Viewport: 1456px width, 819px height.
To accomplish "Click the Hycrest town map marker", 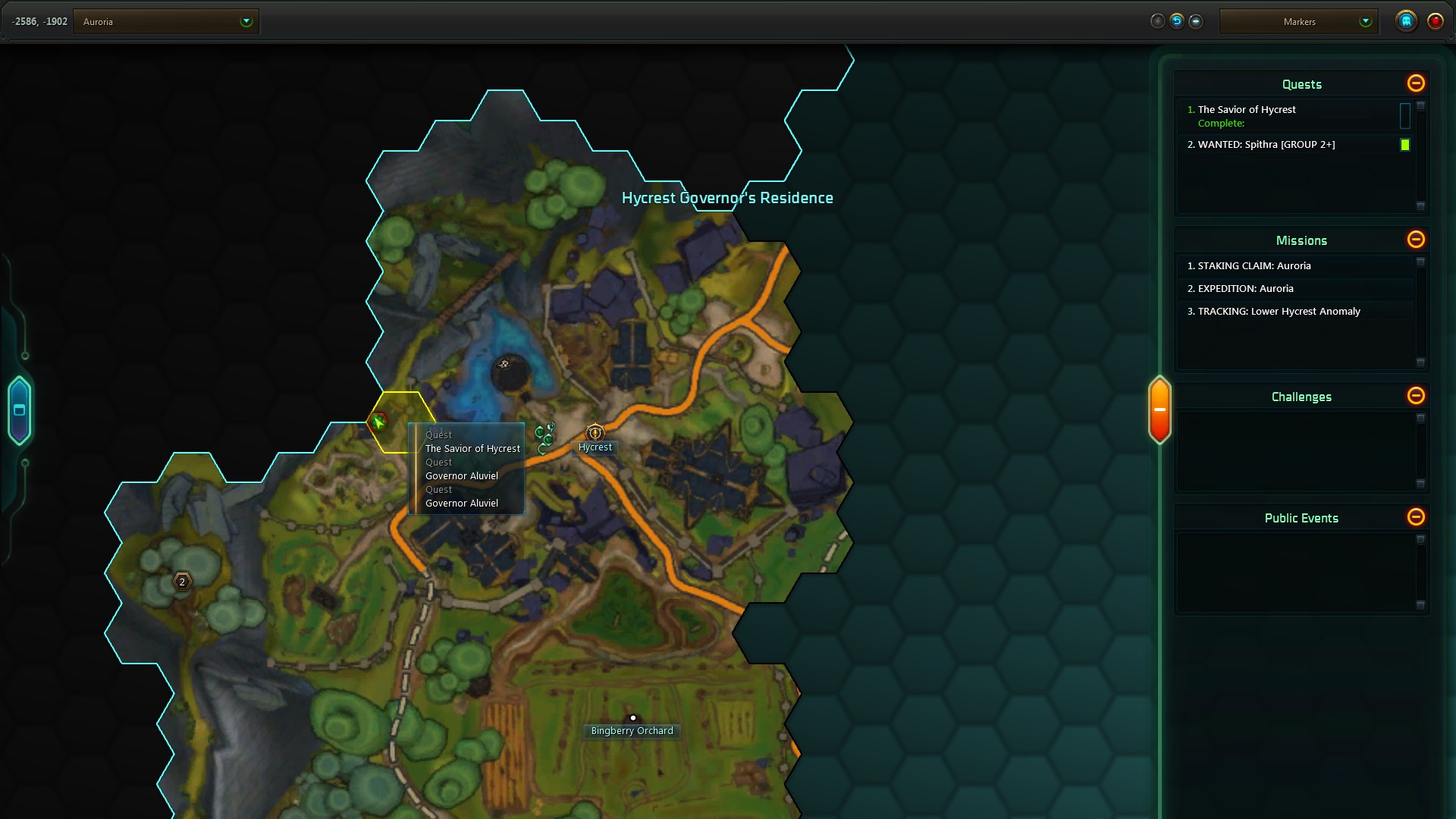I will (595, 434).
